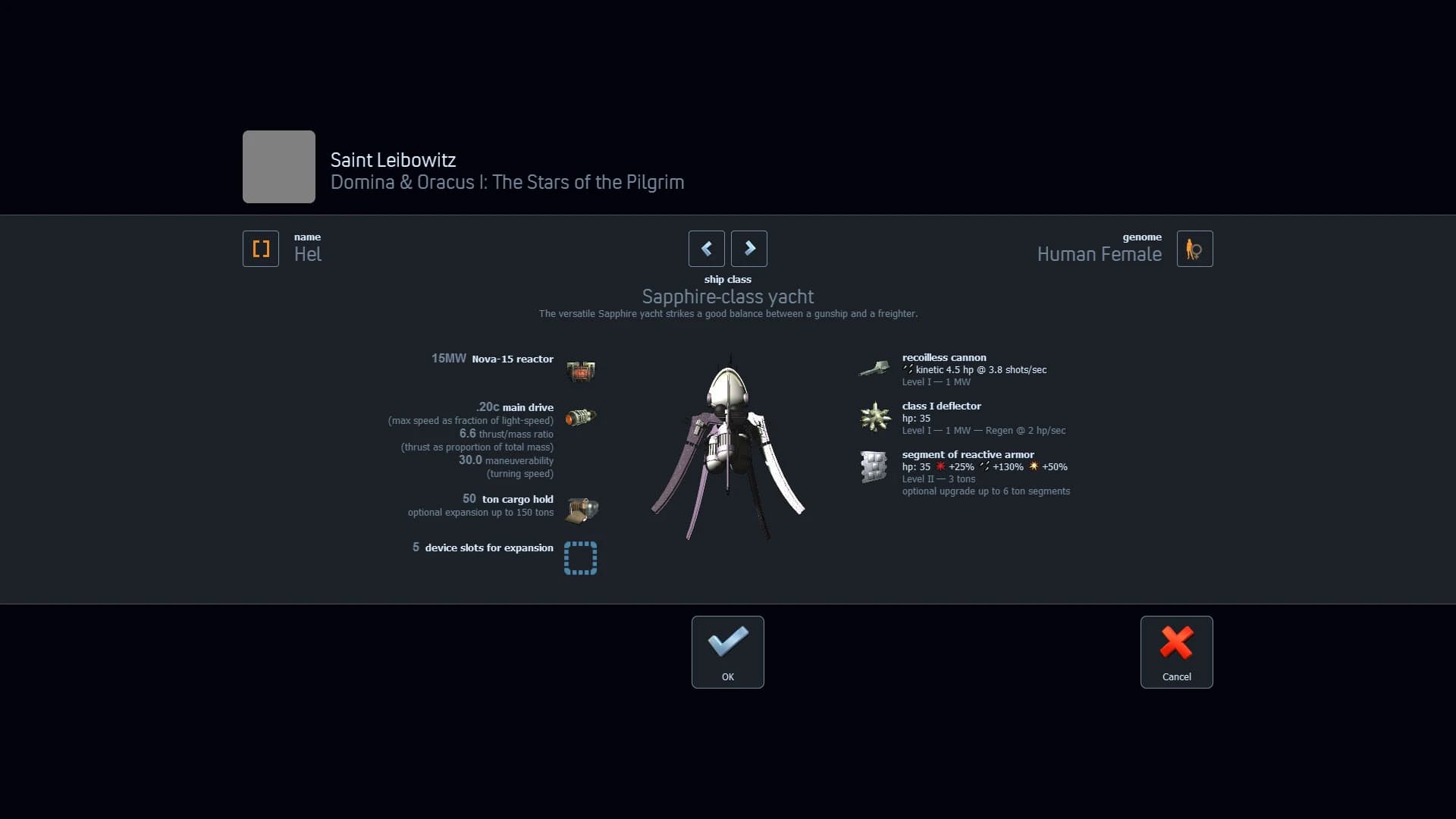Click the dashed device slots icon
Screen dimensions: 1456x819
(580, 559)
